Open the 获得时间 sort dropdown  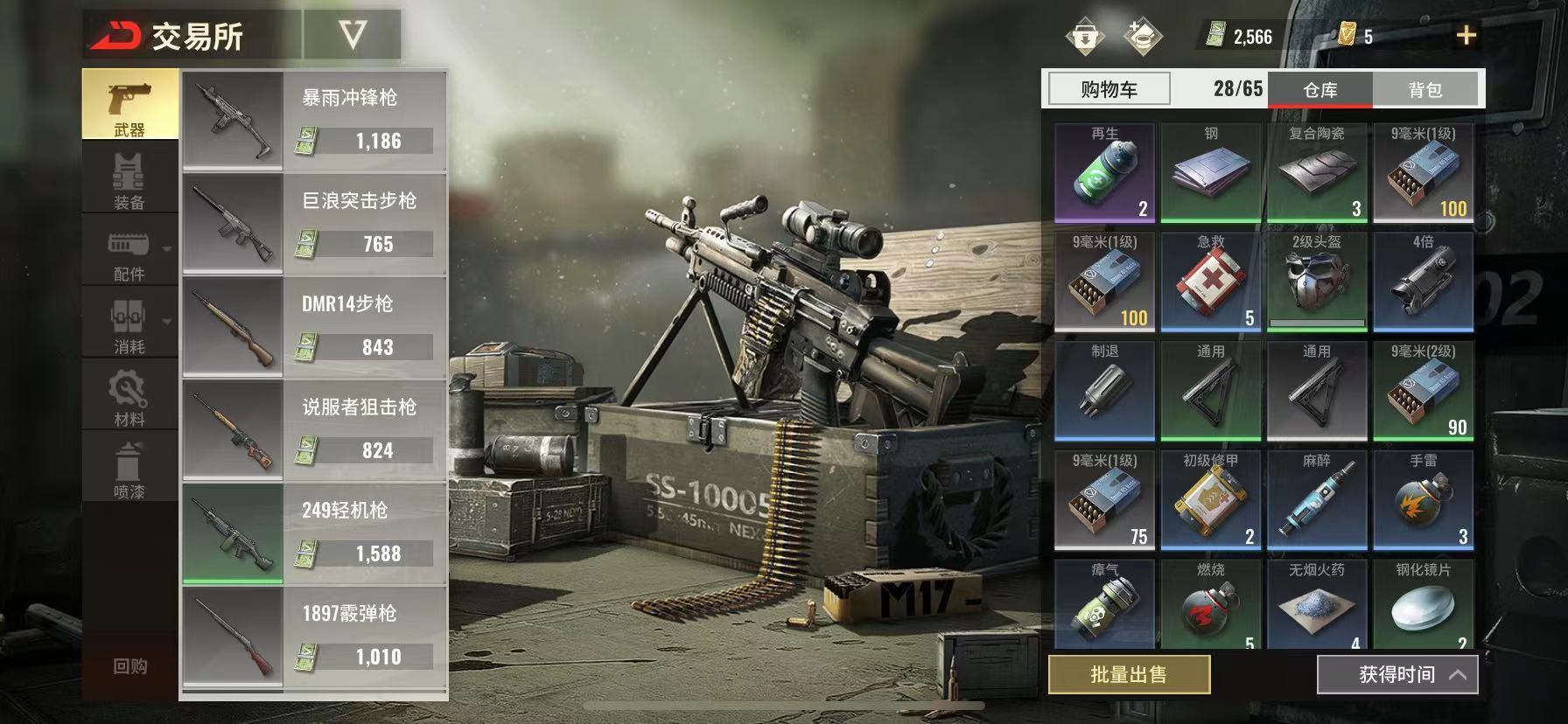click(1397, 674)
